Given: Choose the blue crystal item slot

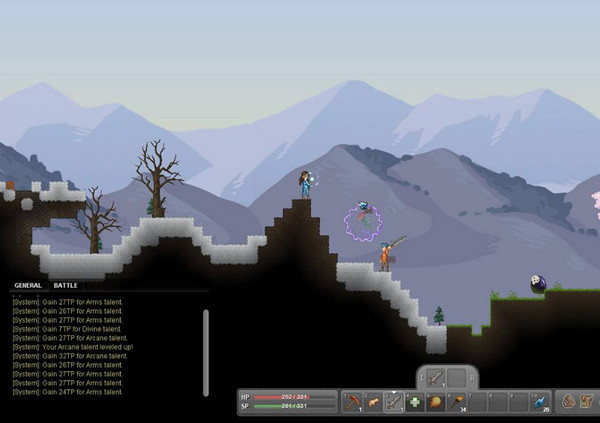Looking at the screenshot, I should point(537,401).
